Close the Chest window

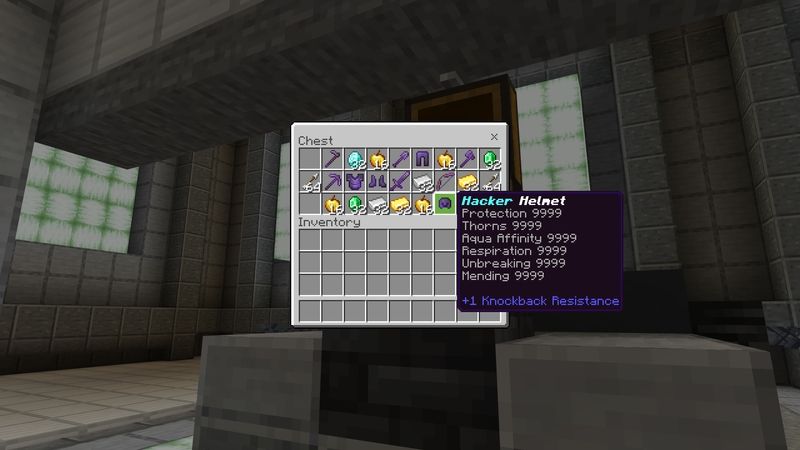coord(494,136)
